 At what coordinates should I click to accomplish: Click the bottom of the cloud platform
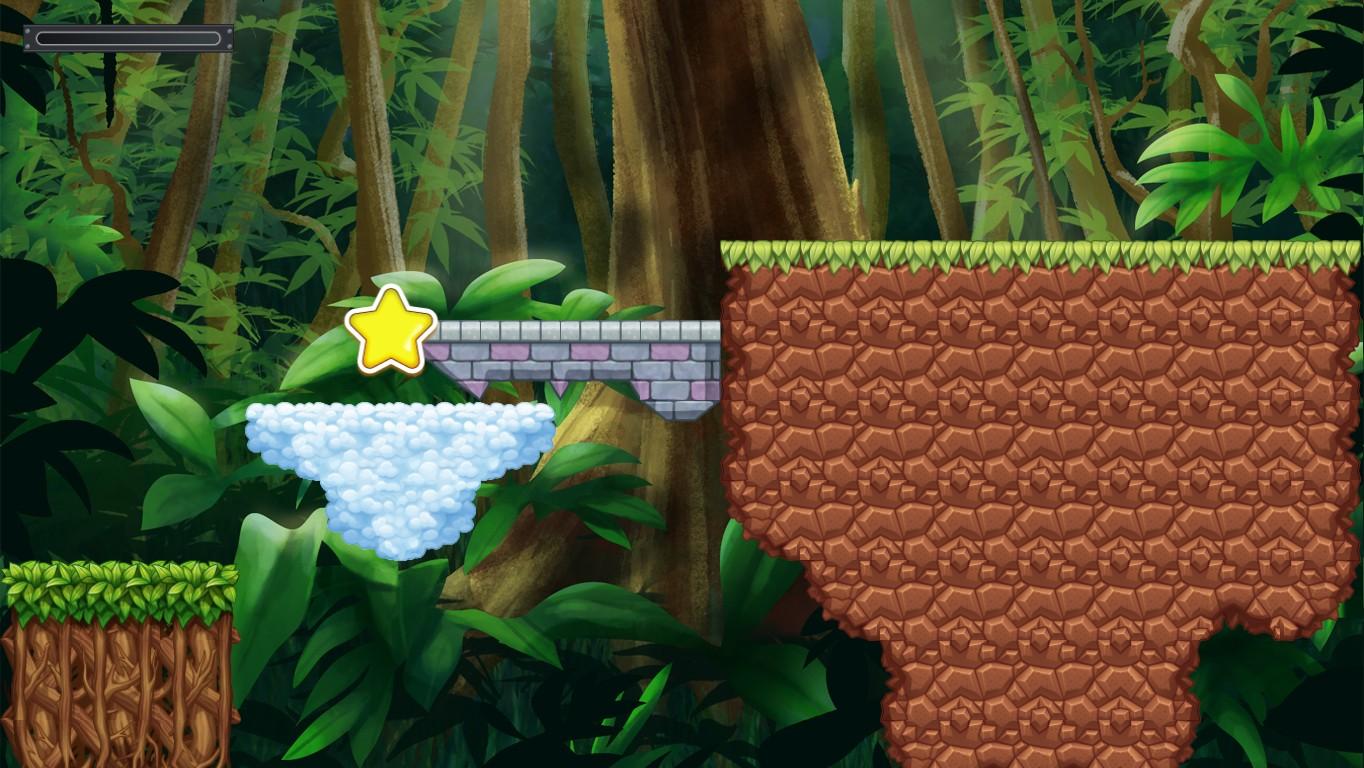(400, 540)
